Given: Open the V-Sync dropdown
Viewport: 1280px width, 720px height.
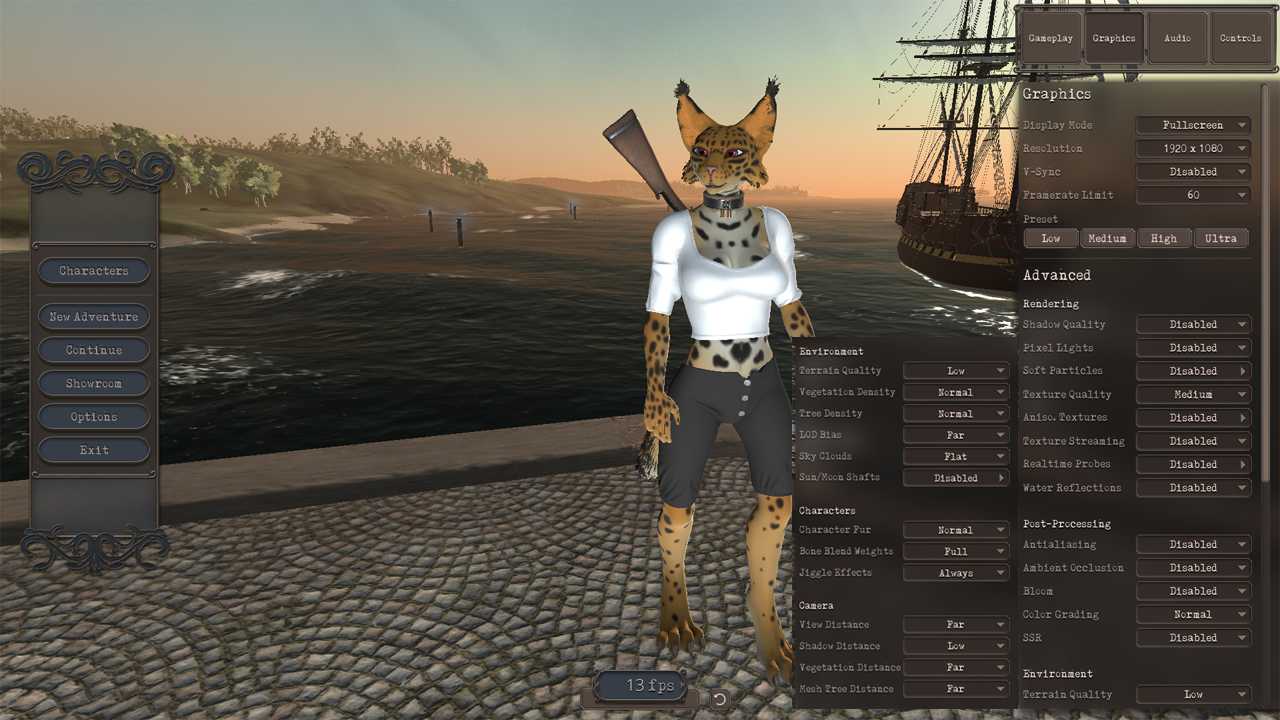Looking at the screenshot, I should 1193,172.
